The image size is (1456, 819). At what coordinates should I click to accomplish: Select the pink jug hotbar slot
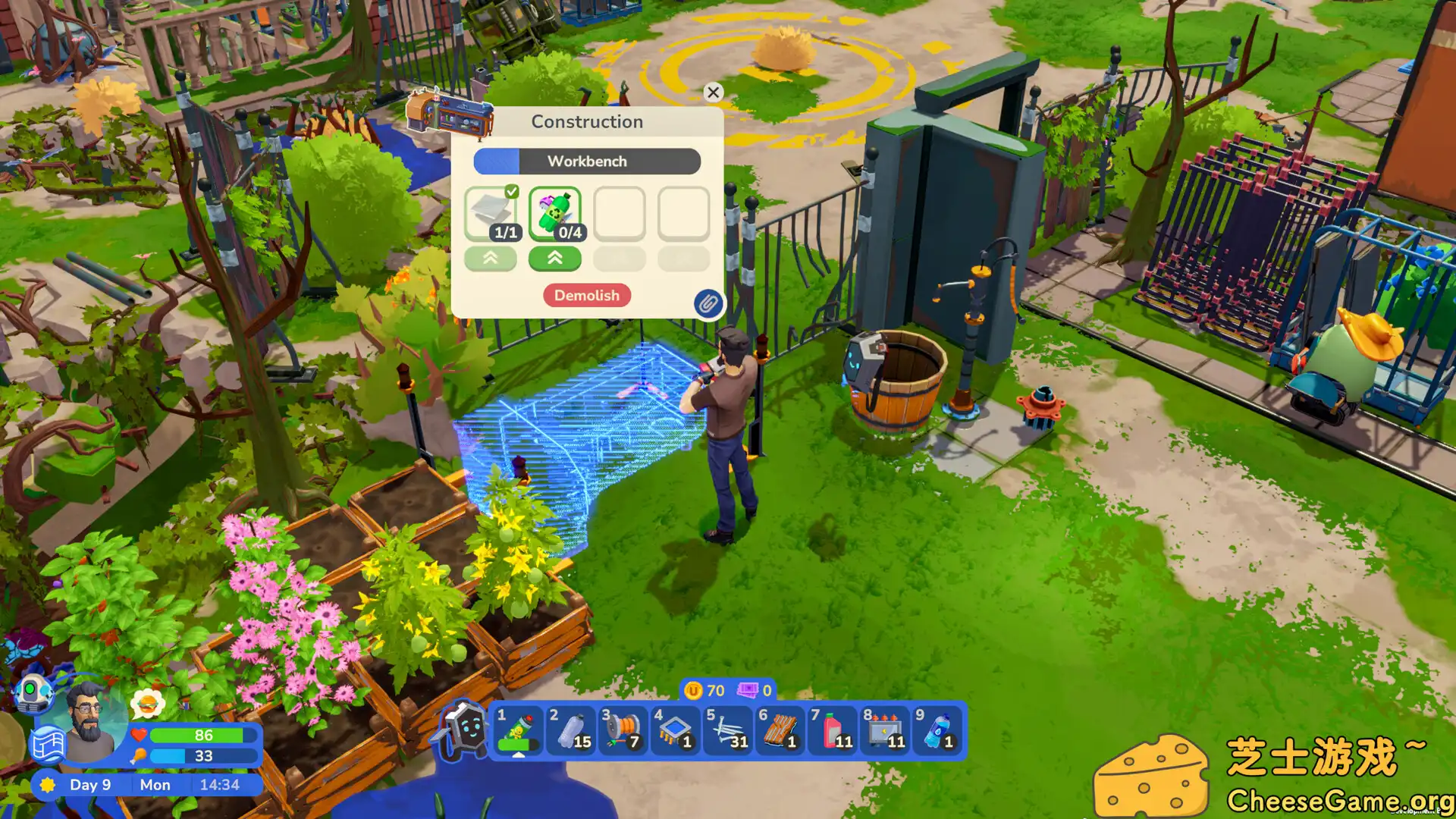pyautogui.click(x=833, y=730)
